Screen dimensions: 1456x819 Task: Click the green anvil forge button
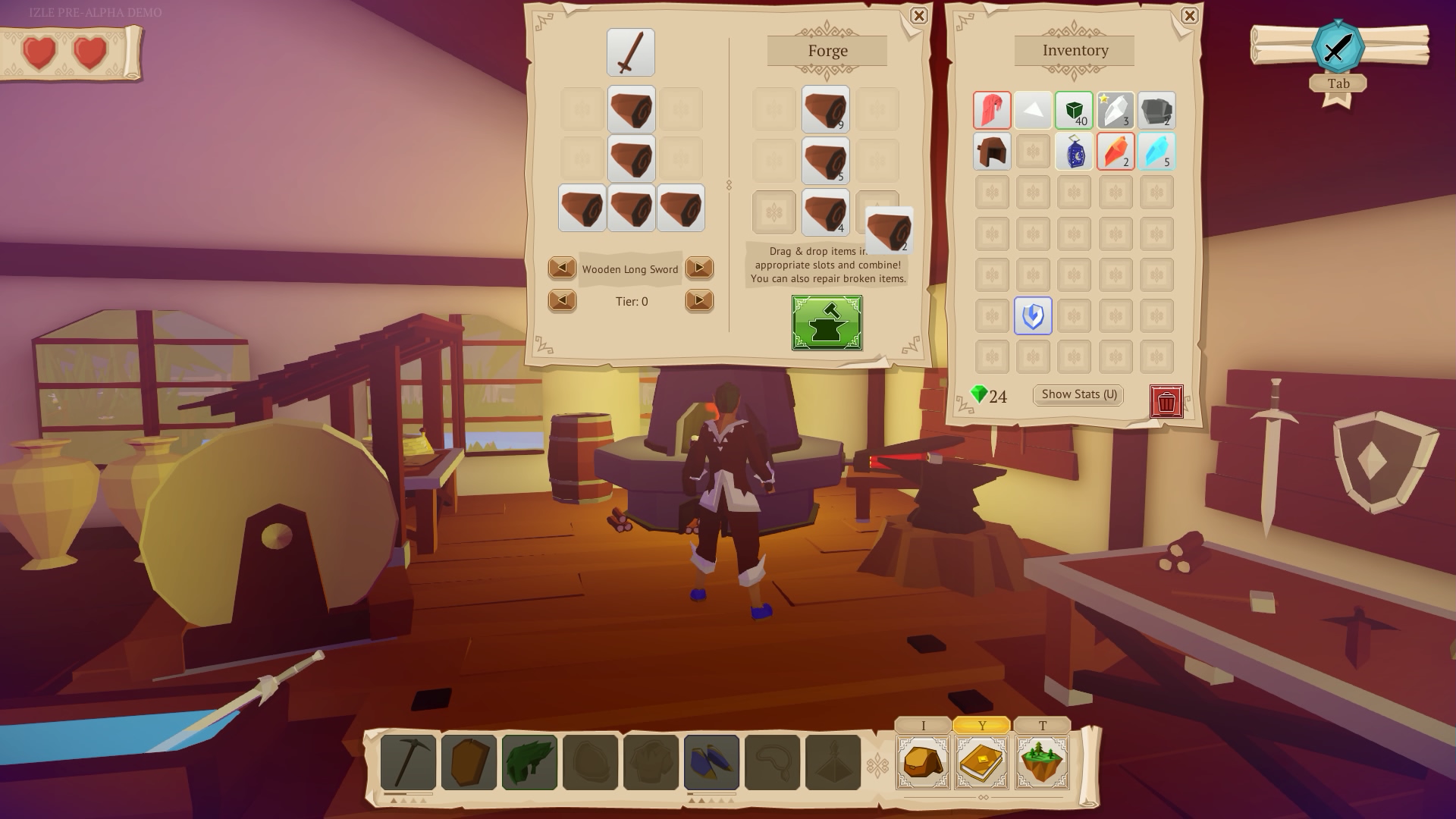(x=827, y=323)
